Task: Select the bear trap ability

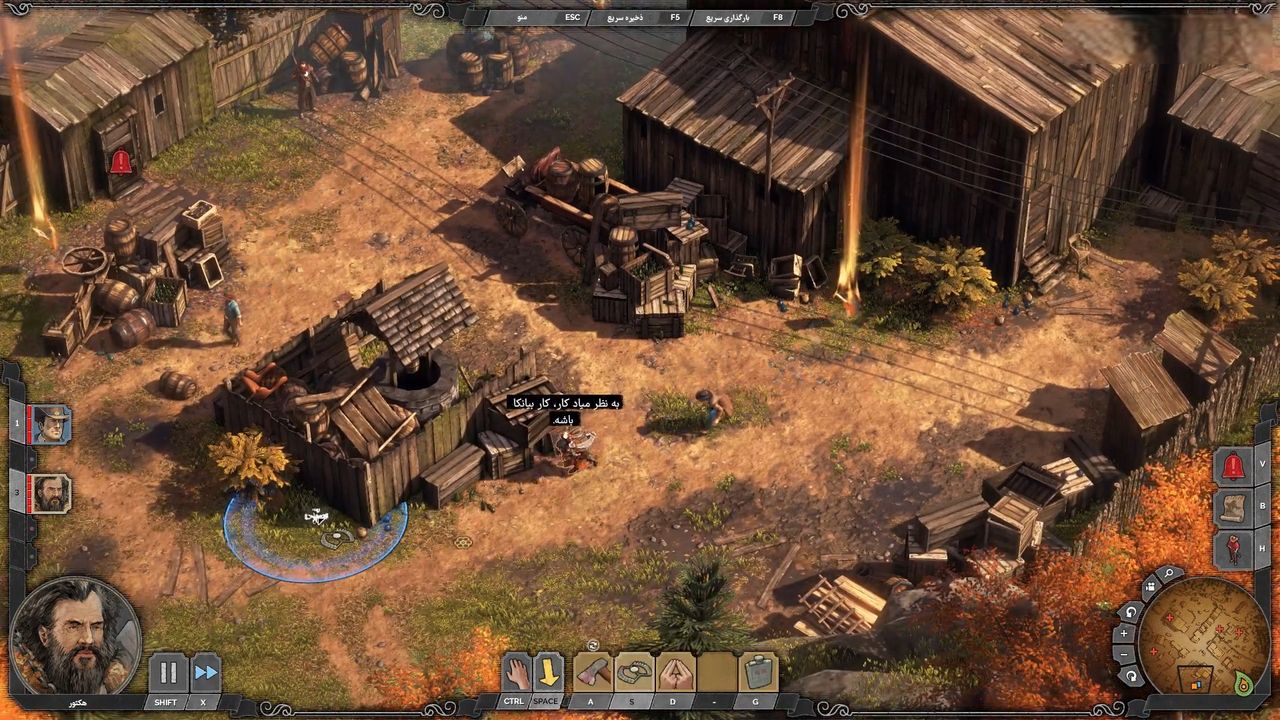Action: point(634,673)
